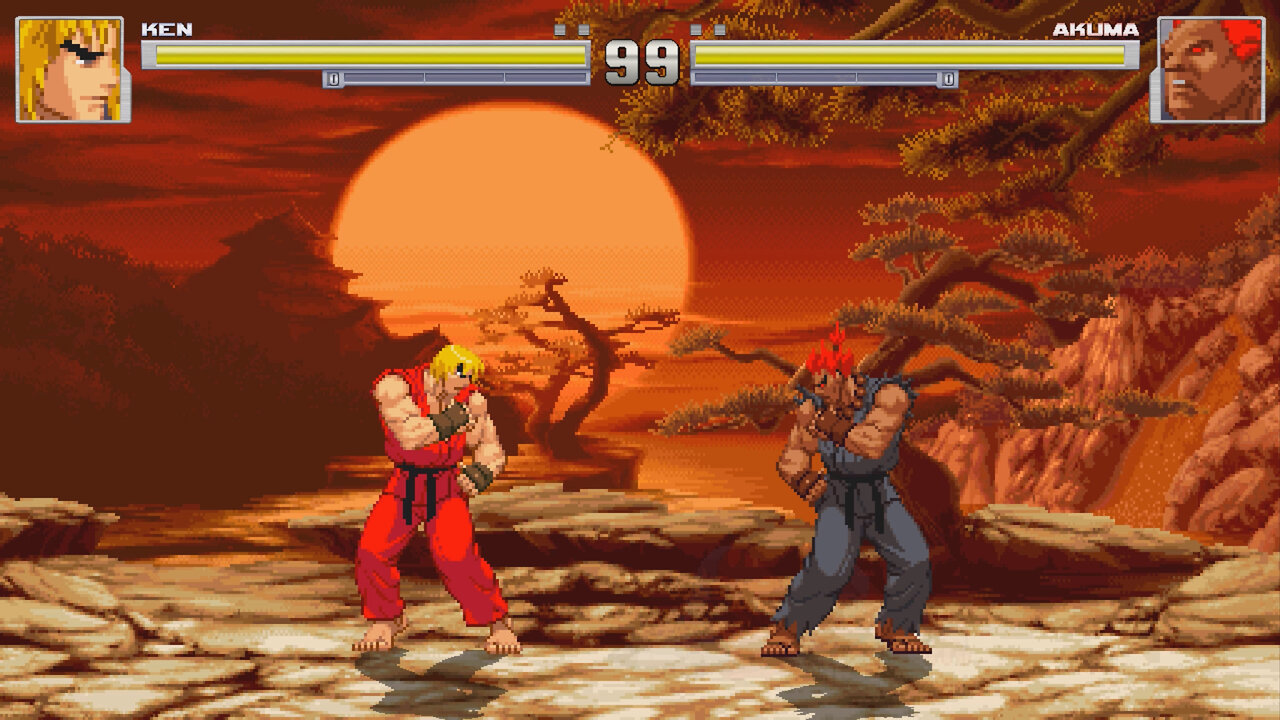Click Ken's character portrait icon

point(68,62)
